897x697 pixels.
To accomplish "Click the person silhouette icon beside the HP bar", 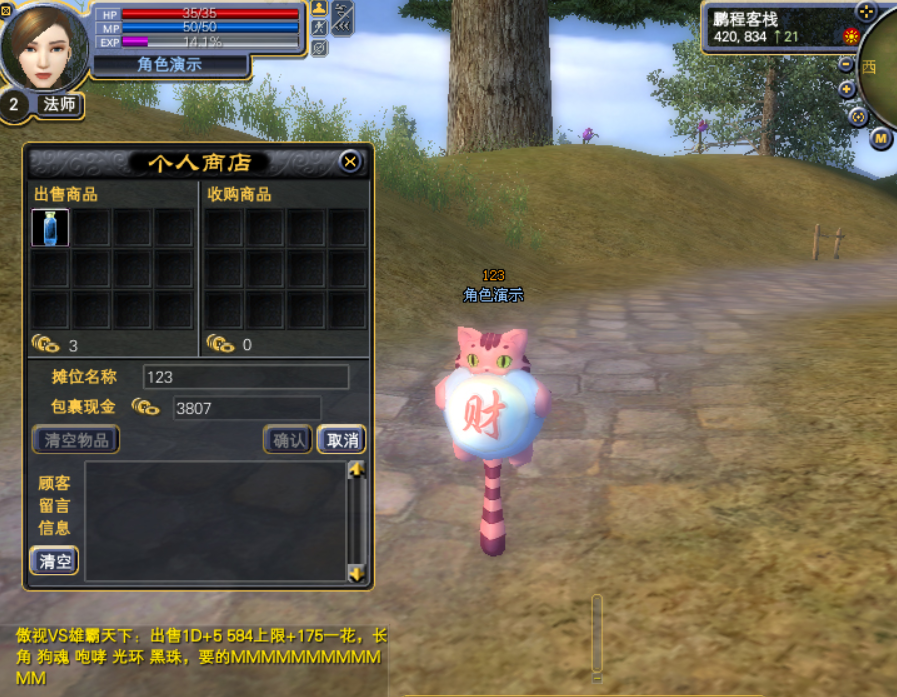I will [x=319, y=9].
